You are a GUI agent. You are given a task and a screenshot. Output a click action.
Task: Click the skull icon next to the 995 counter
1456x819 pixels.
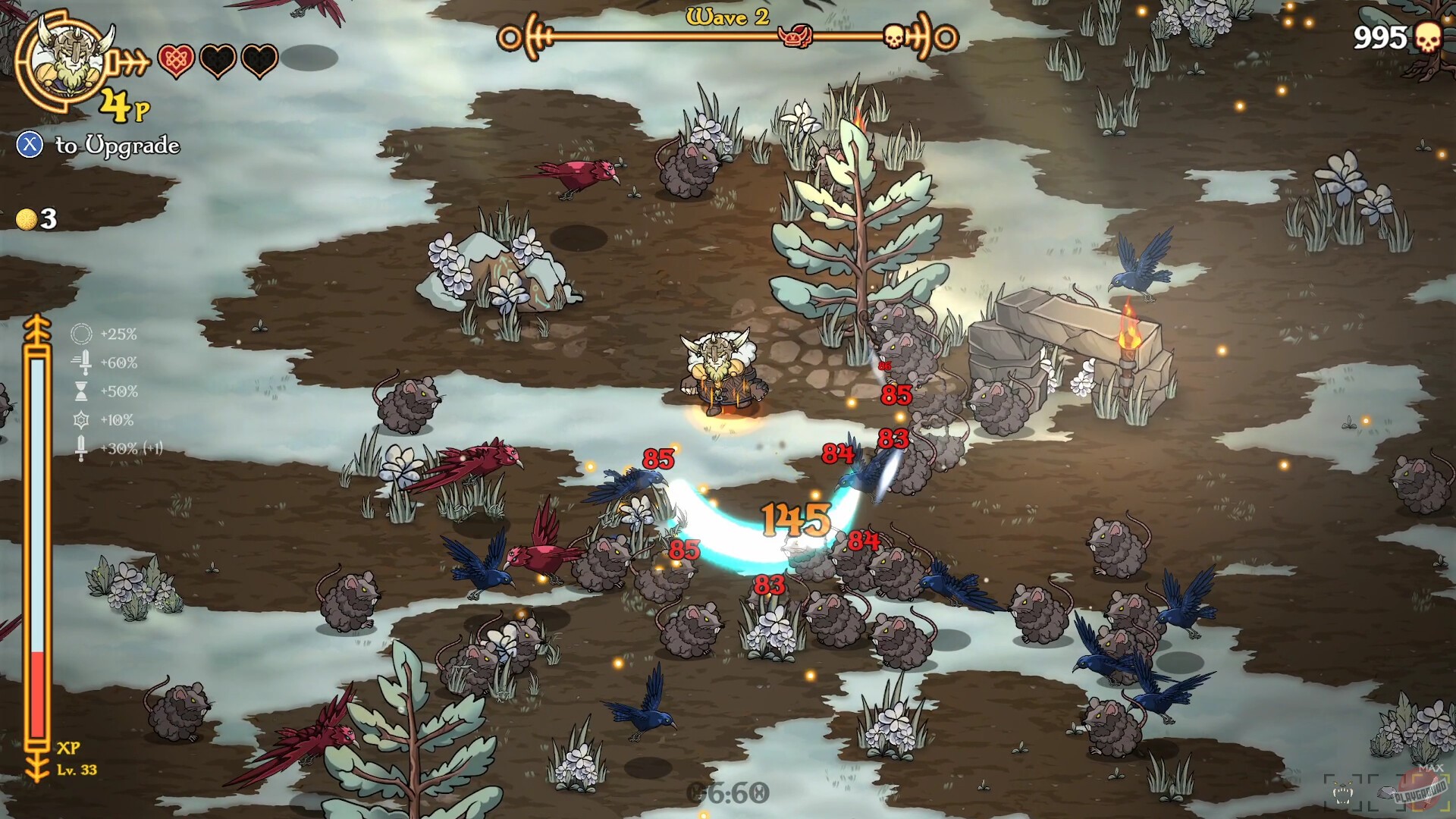(x=1428, y=36)
